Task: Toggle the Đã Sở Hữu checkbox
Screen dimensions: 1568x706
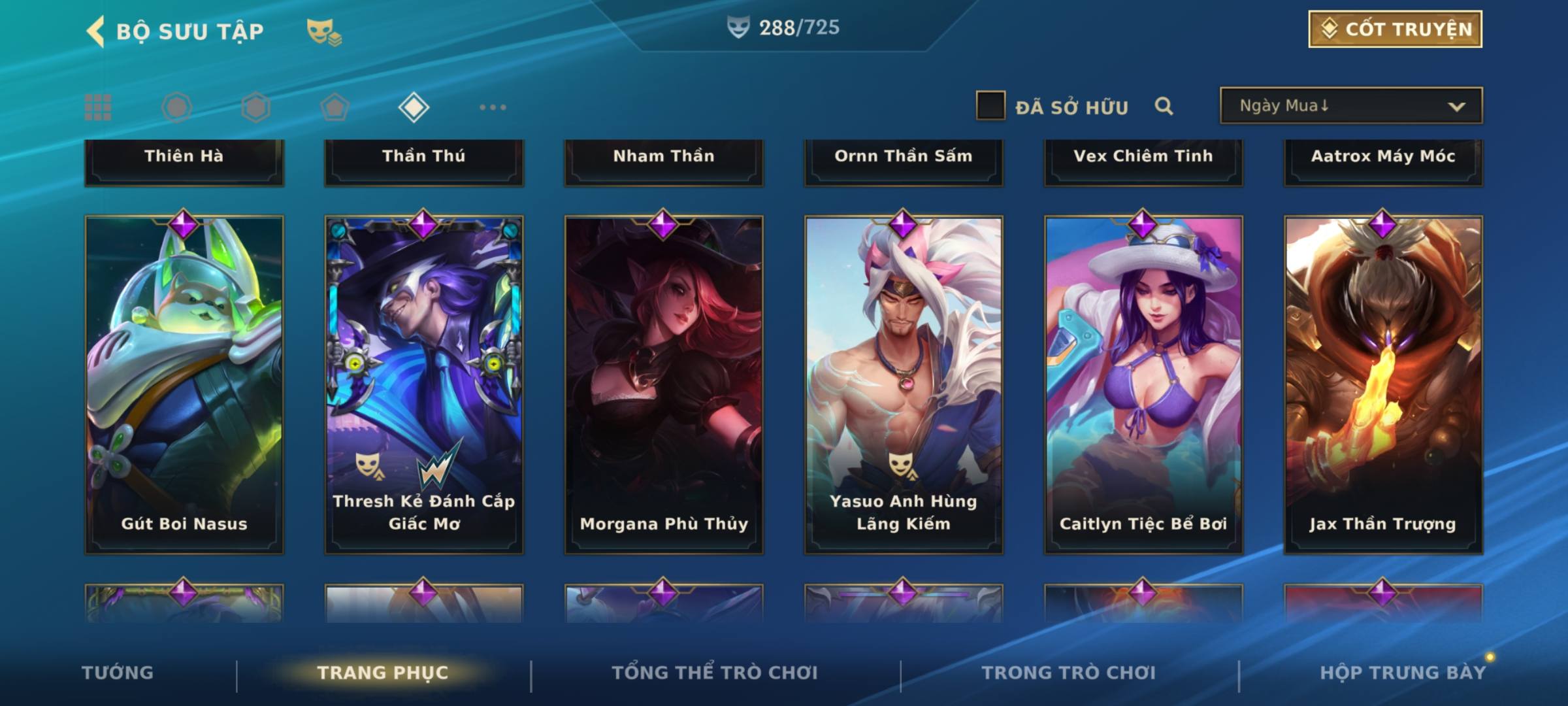Action: pyautogui.click(x=990, y=106)
